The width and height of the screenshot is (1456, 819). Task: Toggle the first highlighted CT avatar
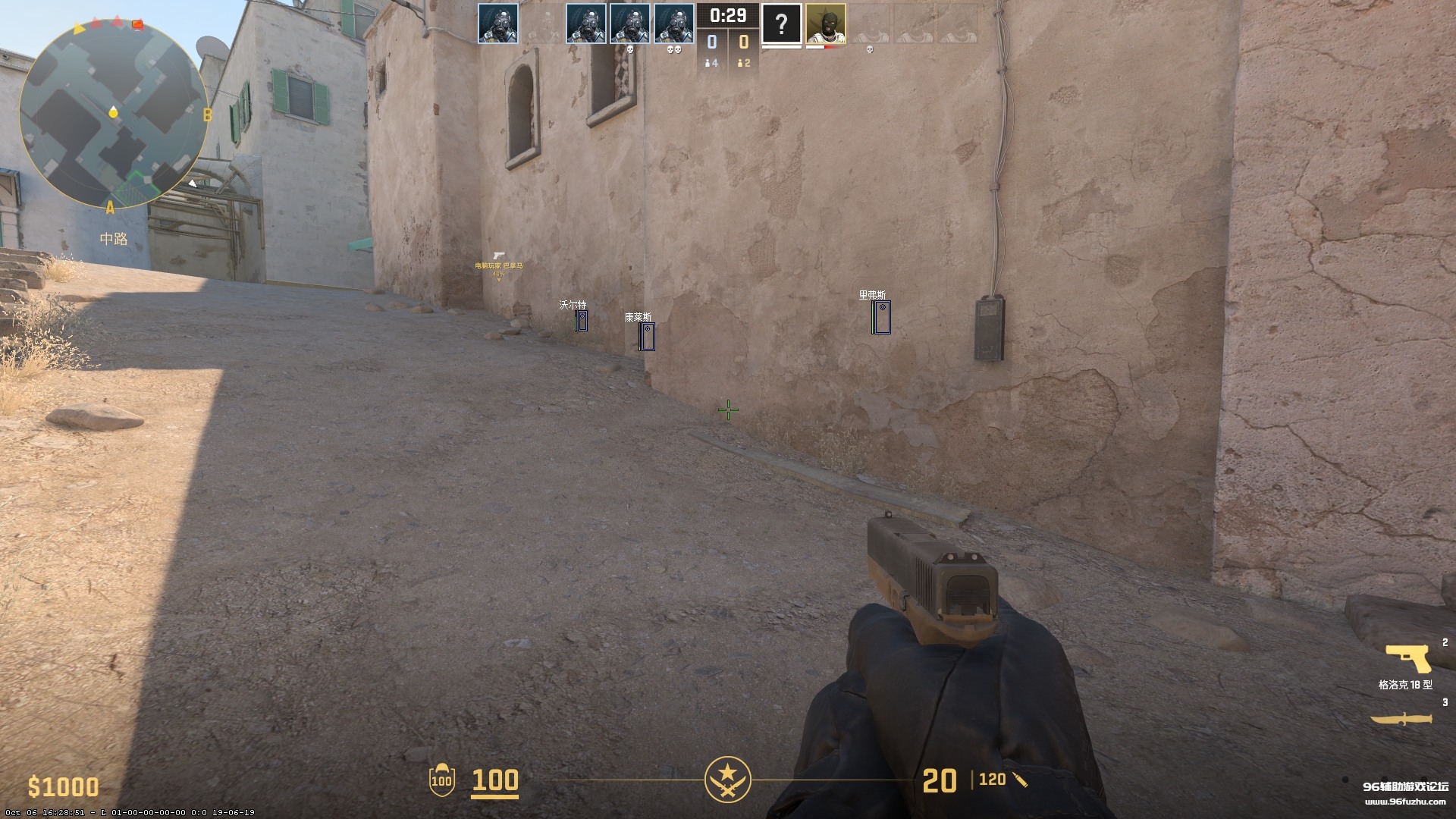497,23
